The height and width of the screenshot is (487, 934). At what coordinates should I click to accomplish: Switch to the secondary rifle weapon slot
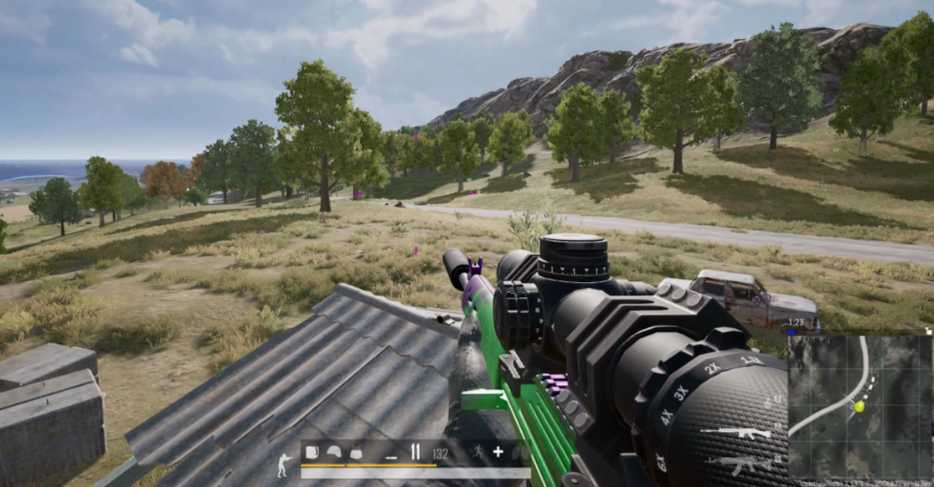point(735,464)
